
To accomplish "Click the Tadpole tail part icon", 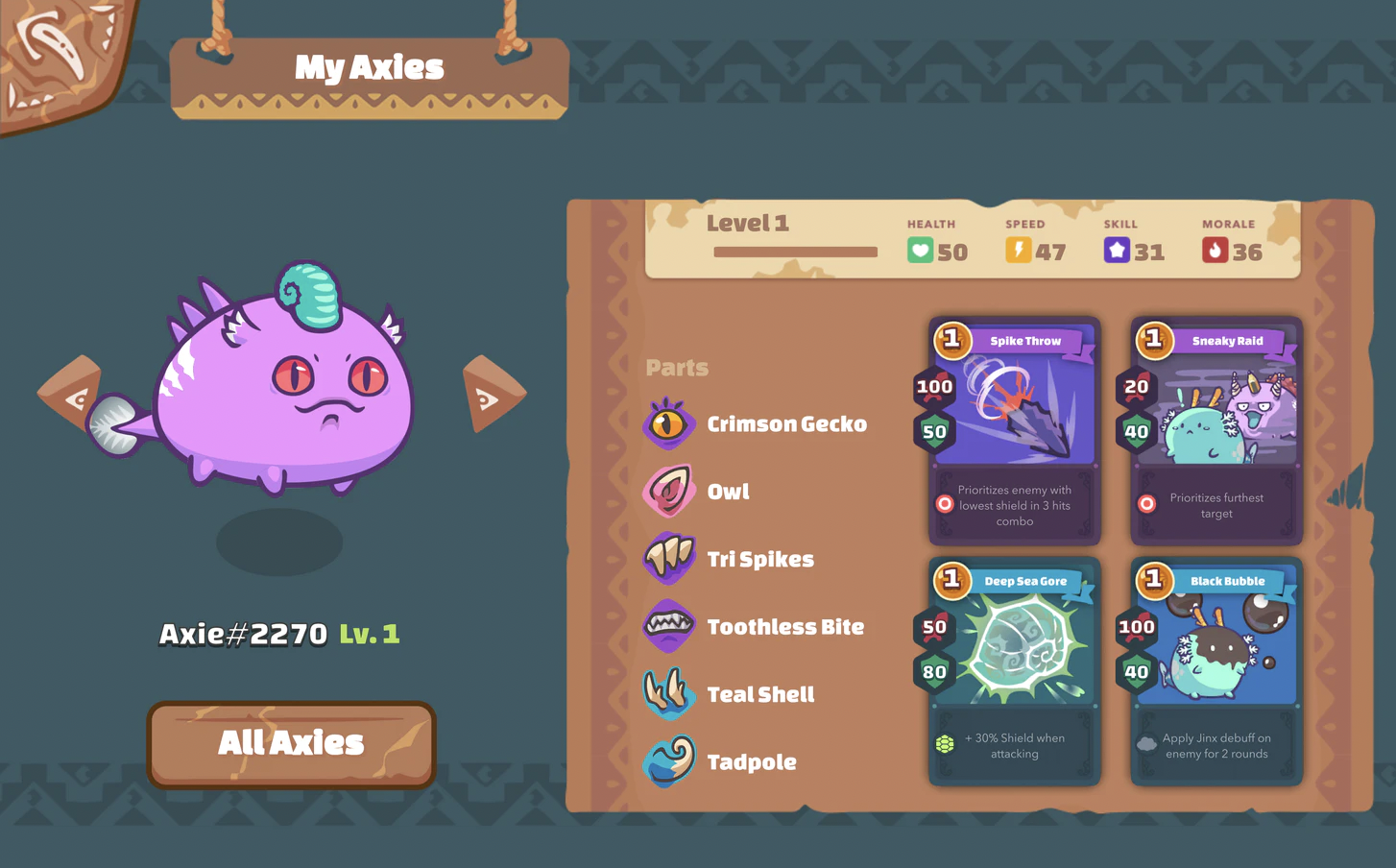I will [x=669, y=761].
